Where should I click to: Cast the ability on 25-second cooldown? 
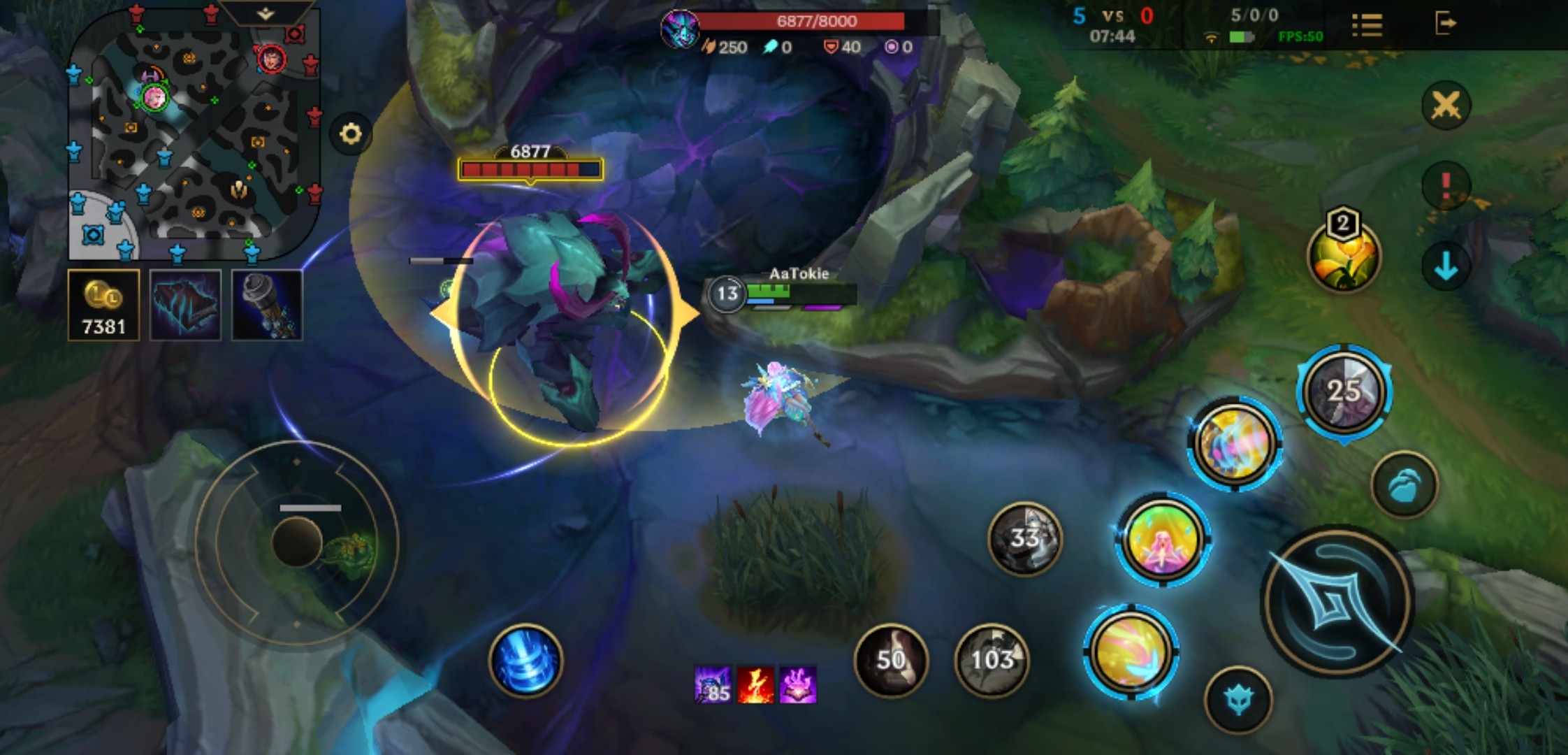click(1344, 391)
